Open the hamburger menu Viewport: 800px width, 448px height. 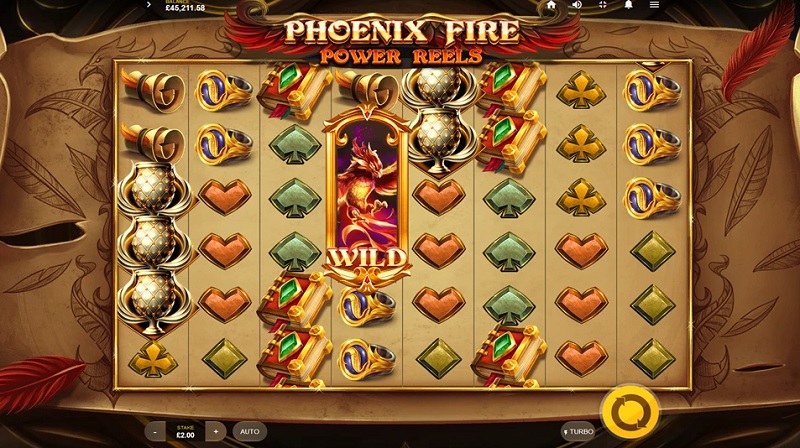coord(654,5)
